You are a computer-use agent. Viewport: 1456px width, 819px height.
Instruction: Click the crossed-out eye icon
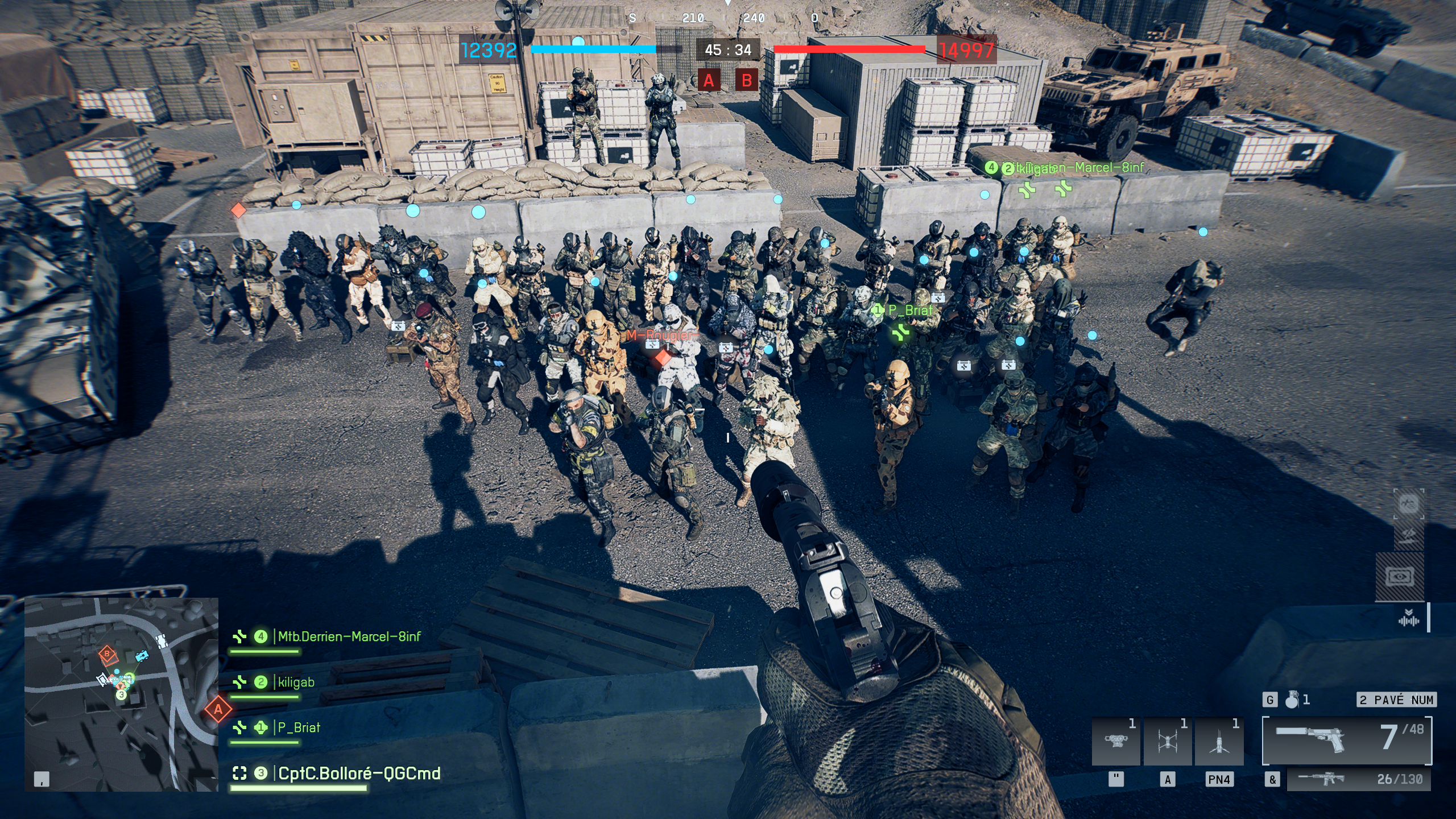pos(1408,535)
